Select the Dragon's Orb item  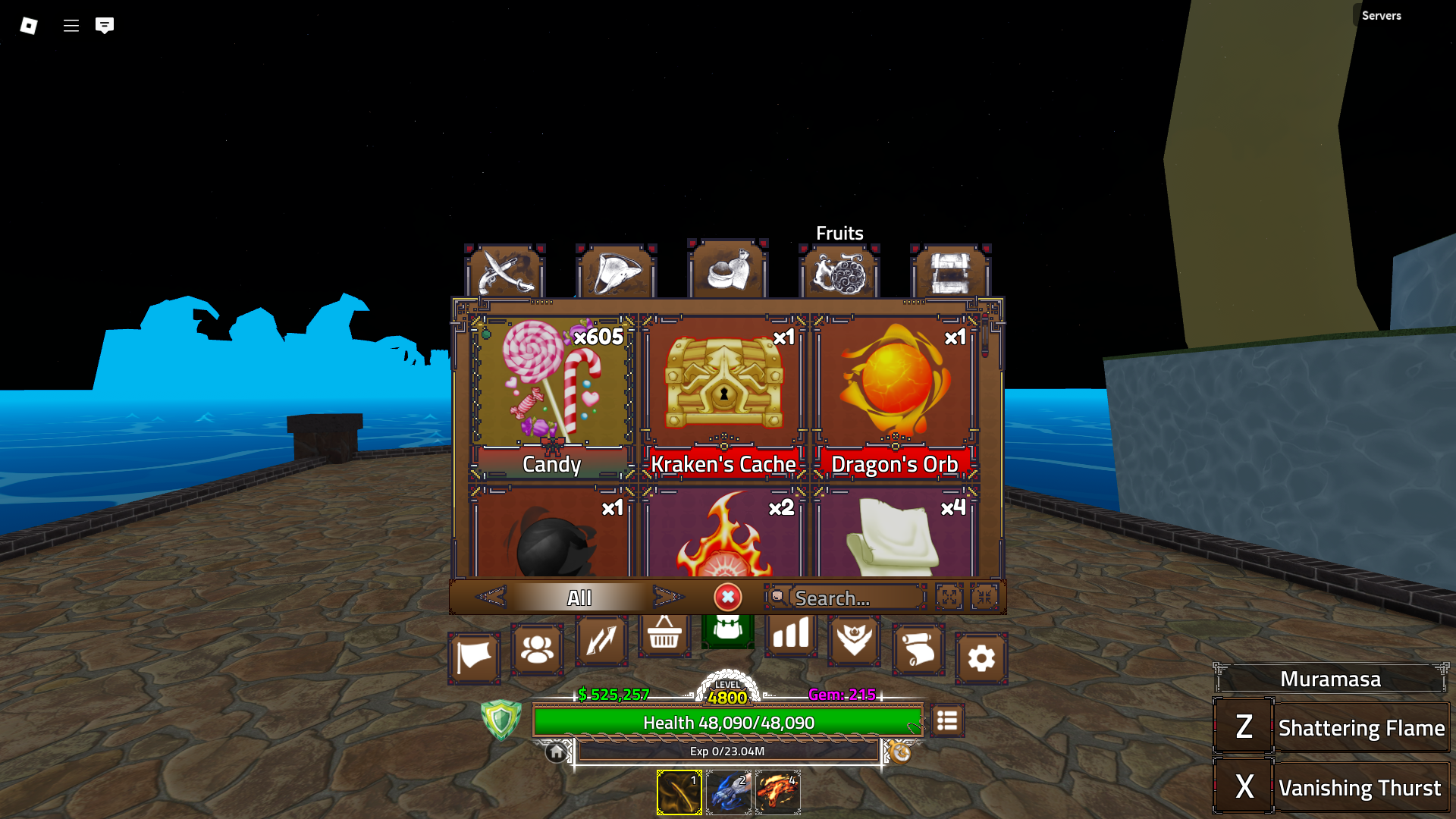(895, 396)
